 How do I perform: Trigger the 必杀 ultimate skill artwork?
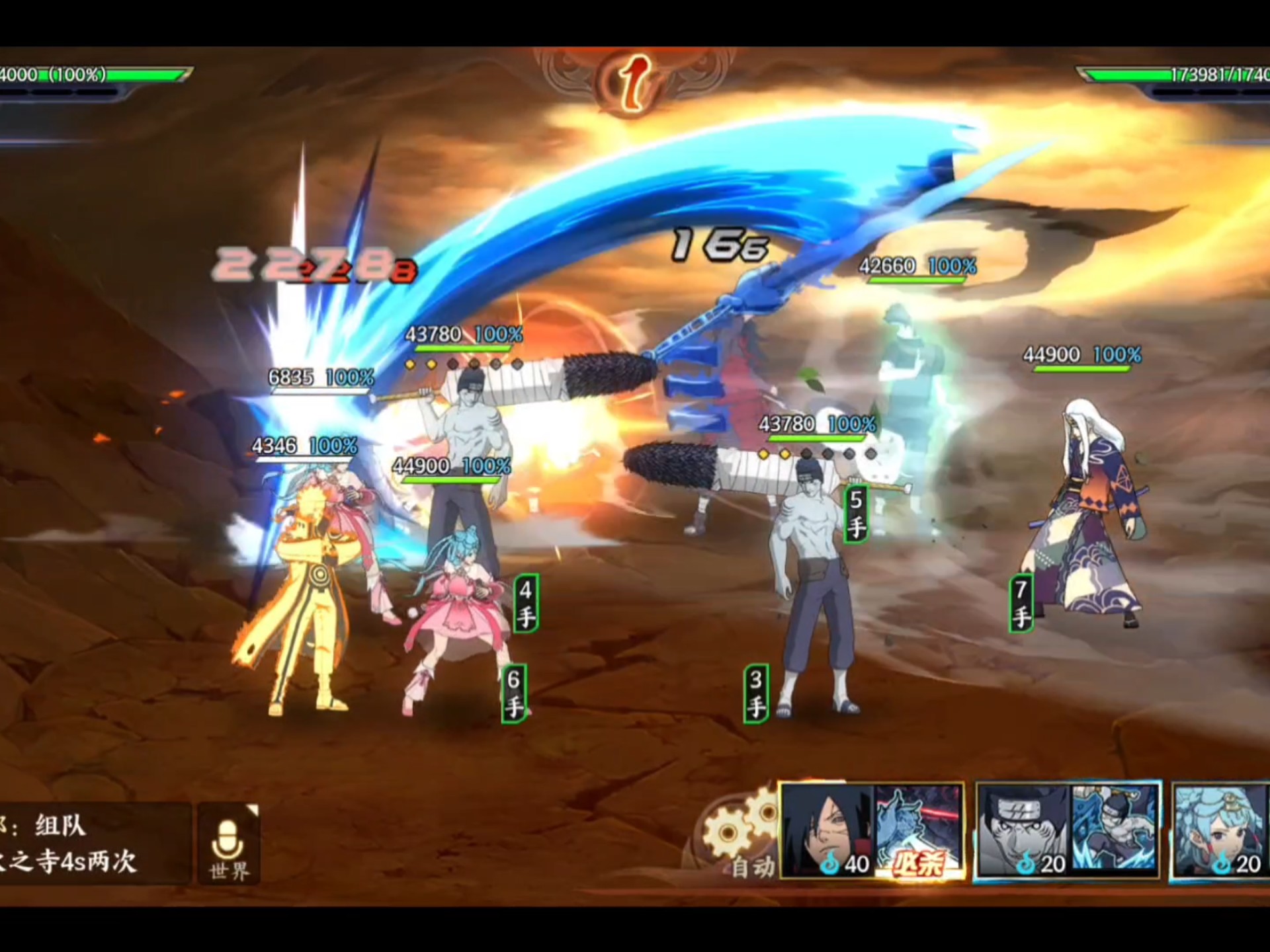(919, 830)
